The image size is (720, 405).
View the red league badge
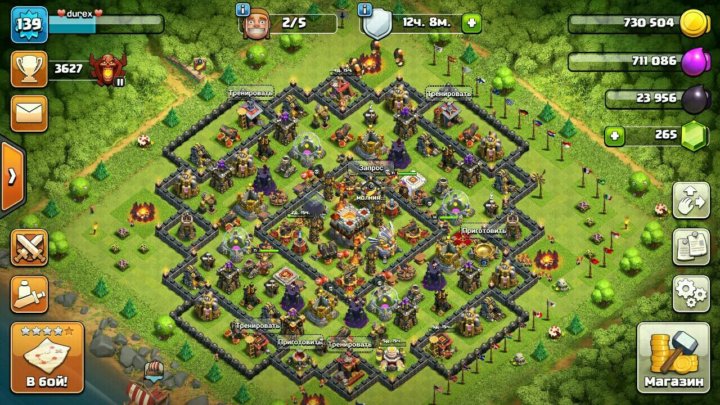click(x=103, y=69)
